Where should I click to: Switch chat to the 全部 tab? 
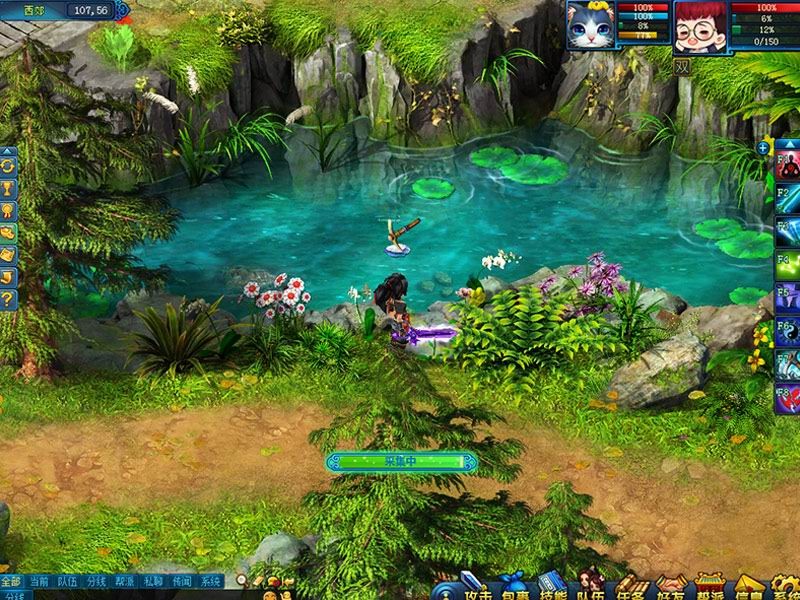pyautogui.click(x=11, y=581)
